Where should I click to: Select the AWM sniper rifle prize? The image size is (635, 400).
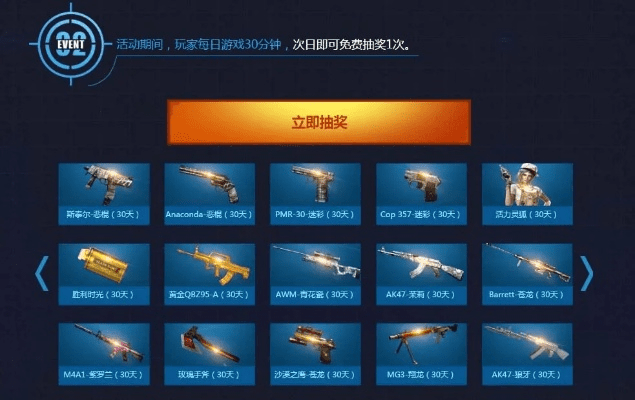pyautogui.click(x=315, y=272)
